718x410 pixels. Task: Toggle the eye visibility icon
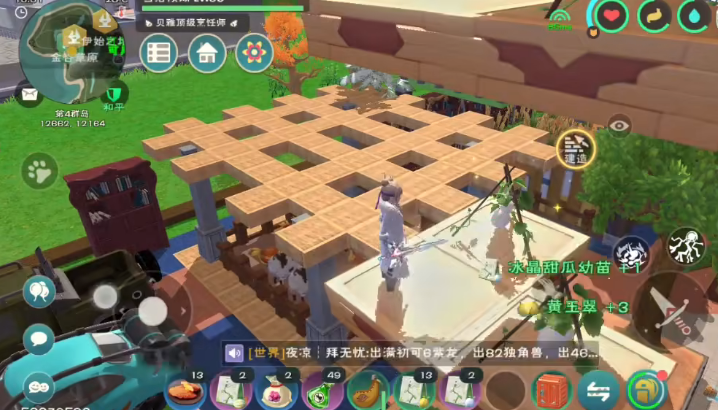(x=620, y=125)
